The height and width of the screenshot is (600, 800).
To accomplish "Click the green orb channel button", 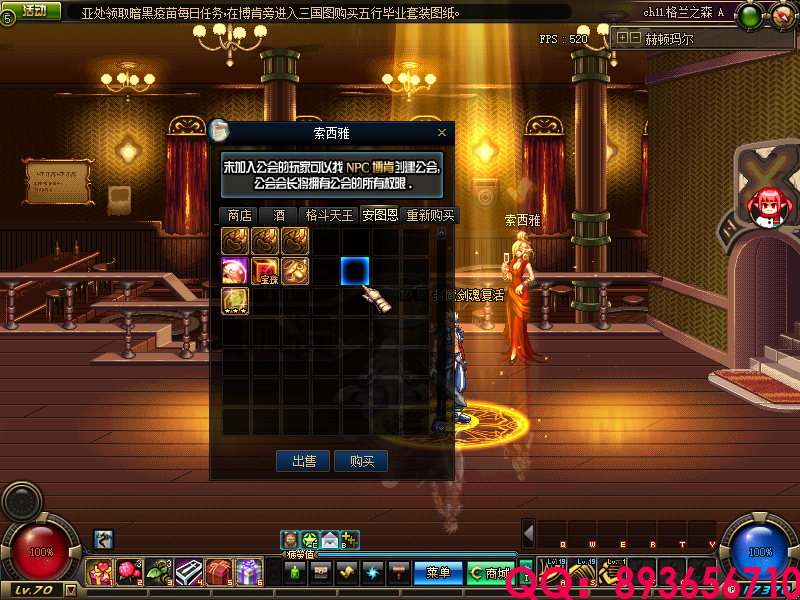I will tap(750, 15).
